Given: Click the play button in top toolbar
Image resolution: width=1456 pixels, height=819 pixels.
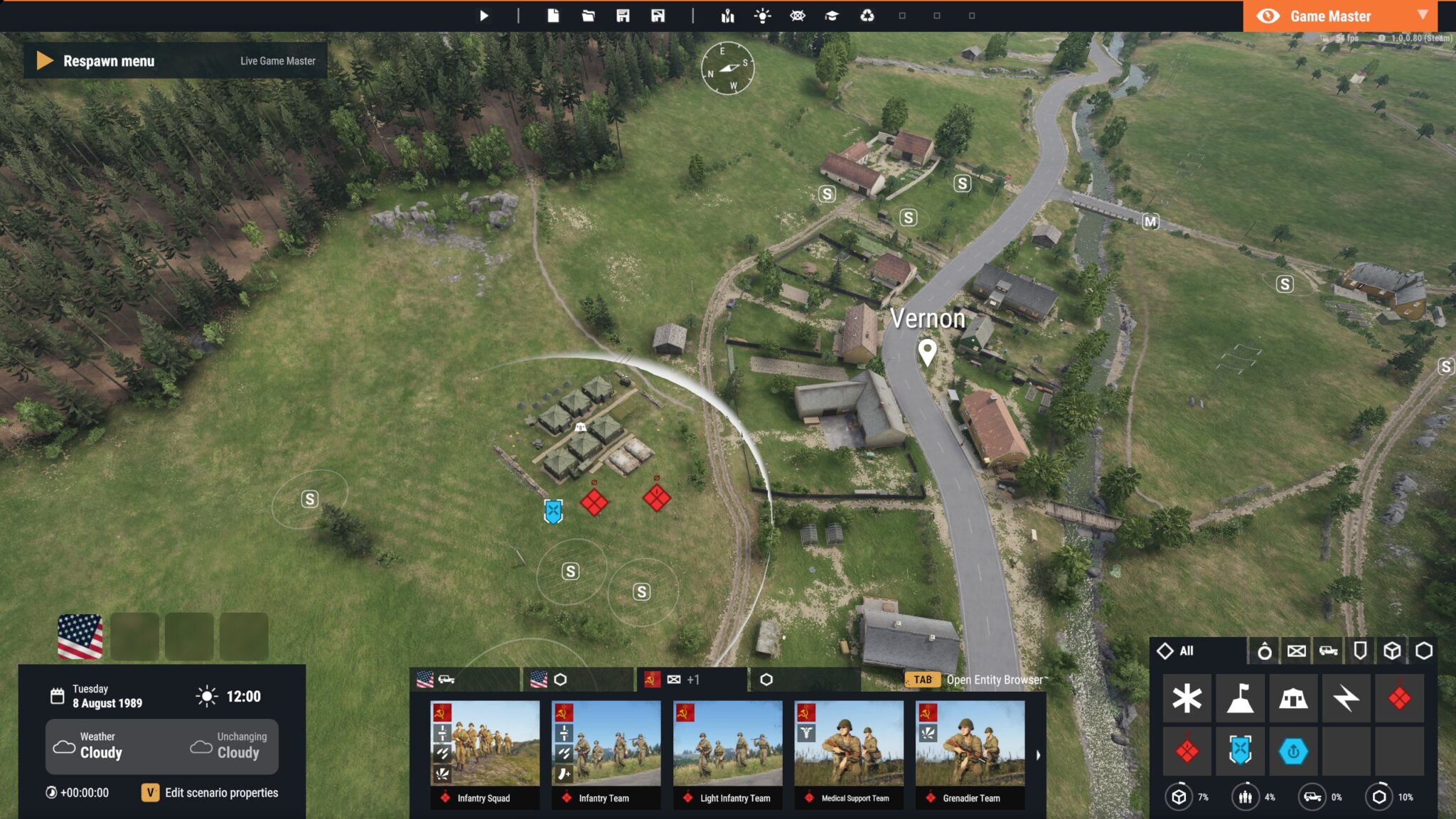Looking at the screenshot, I should tap(483, 16).
